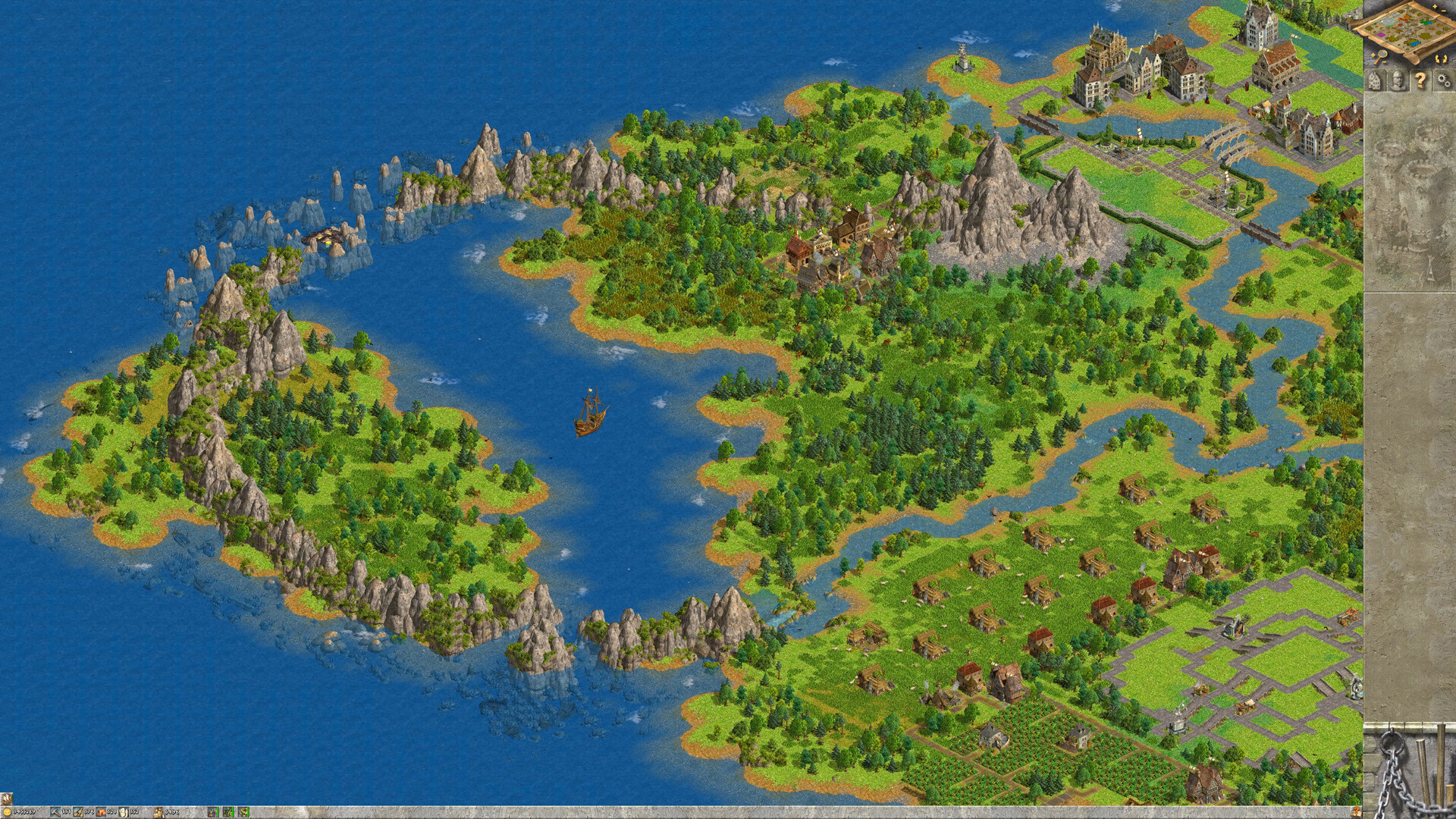Select the ship icon above the status bar
Viewport: 1456px width, 819px height.
point(7,799)
